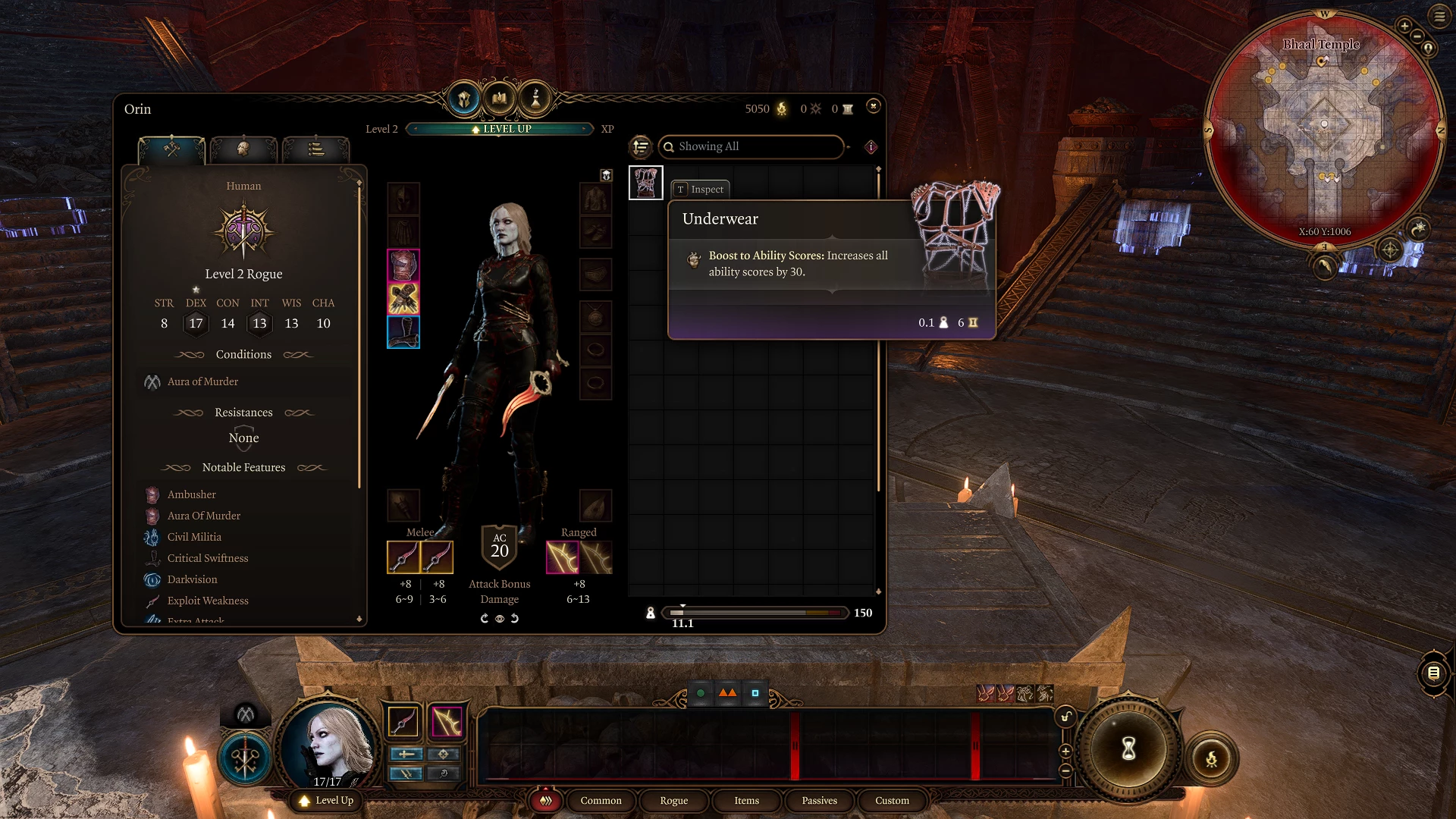Click the Level Up button under portrait
This screenshot has width=1456, height=819.
pos(327,800)
